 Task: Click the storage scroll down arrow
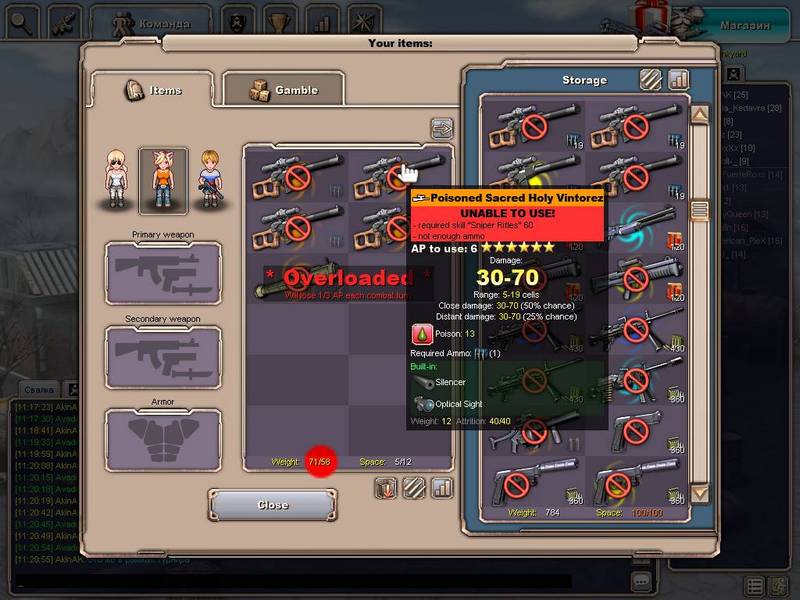coord(699,493)
